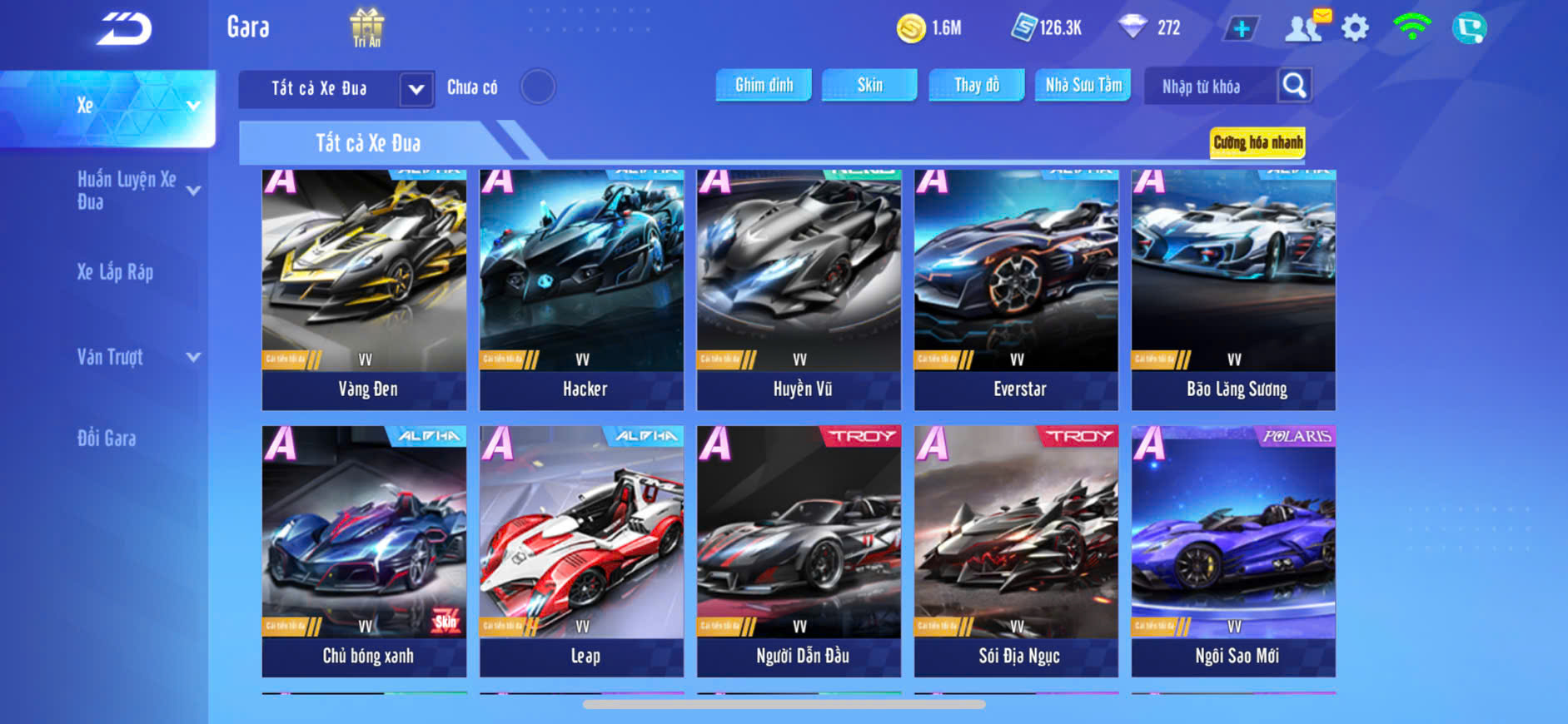Click the Ghim đính button

coord(764,85)
